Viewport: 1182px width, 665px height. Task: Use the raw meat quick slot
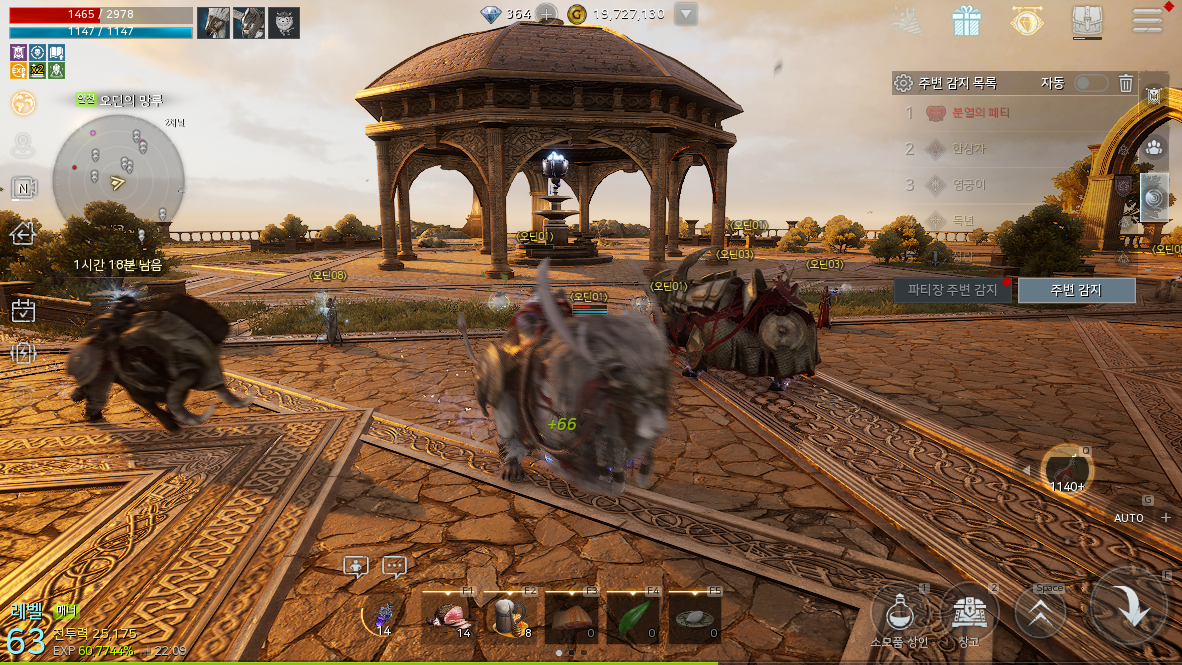pos(447,617)
